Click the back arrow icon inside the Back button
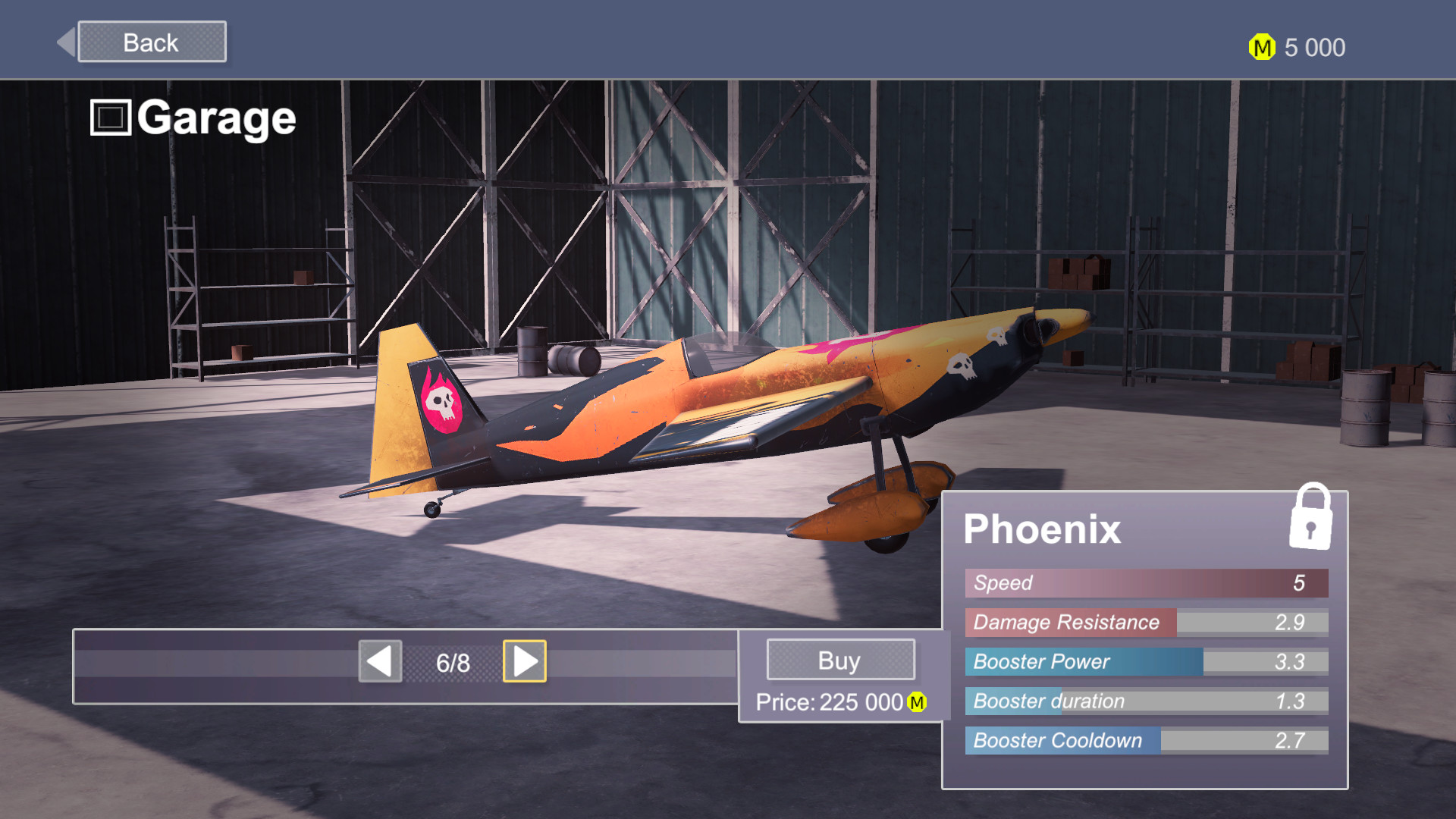The width and height of the screenshot is (1456, 819). [67, 41]
